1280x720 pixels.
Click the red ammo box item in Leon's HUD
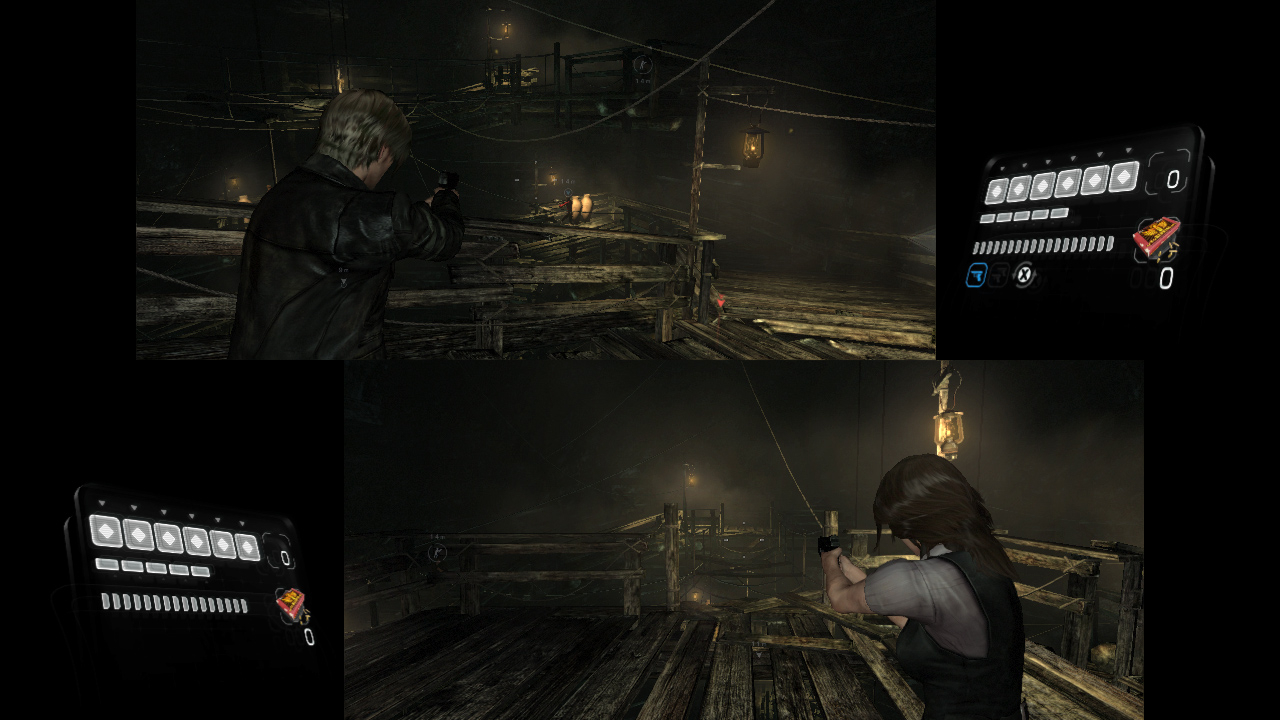tap(1158, 238)
